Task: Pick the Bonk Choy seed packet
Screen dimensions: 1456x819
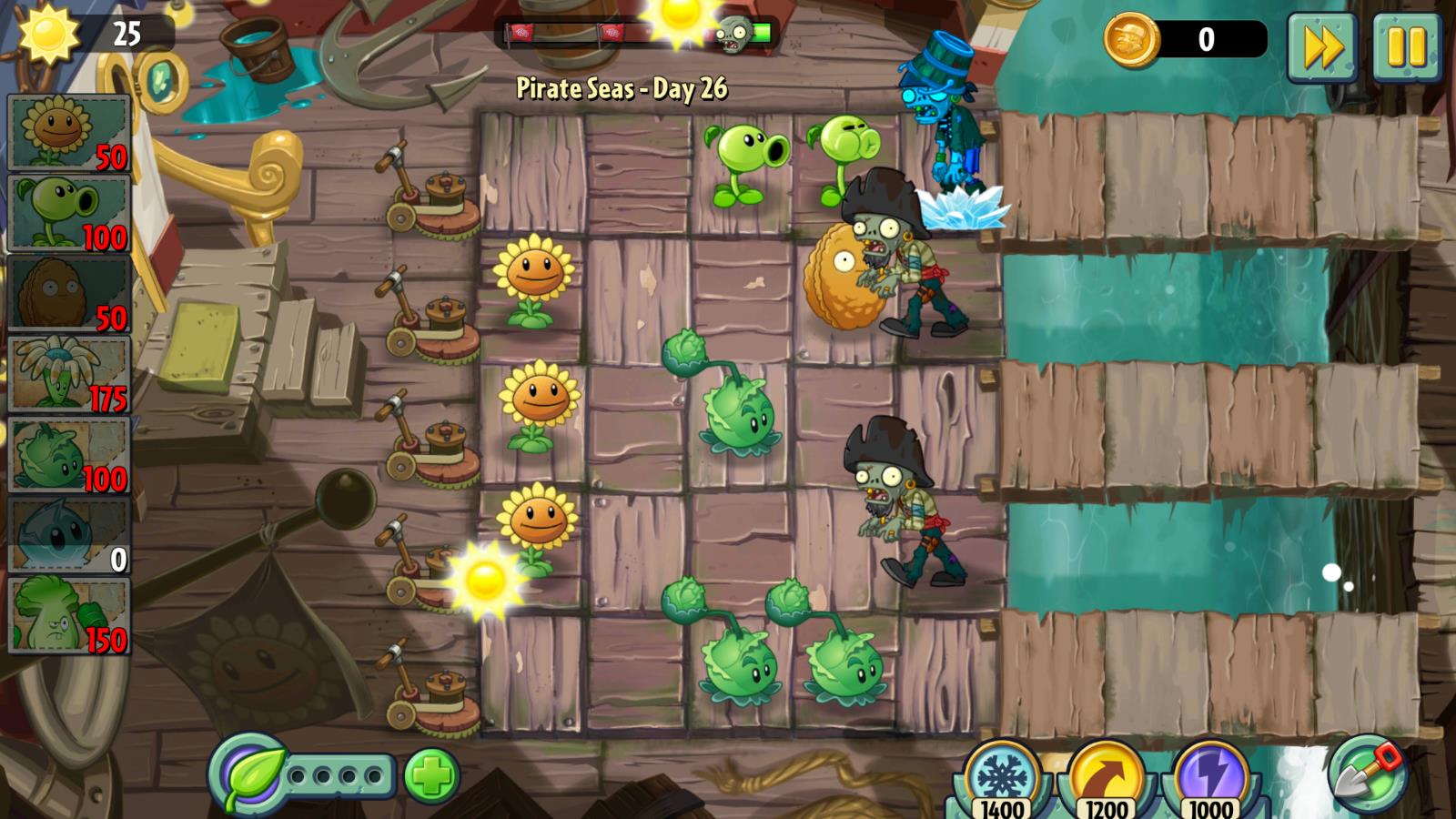Action: coord(68,616)
